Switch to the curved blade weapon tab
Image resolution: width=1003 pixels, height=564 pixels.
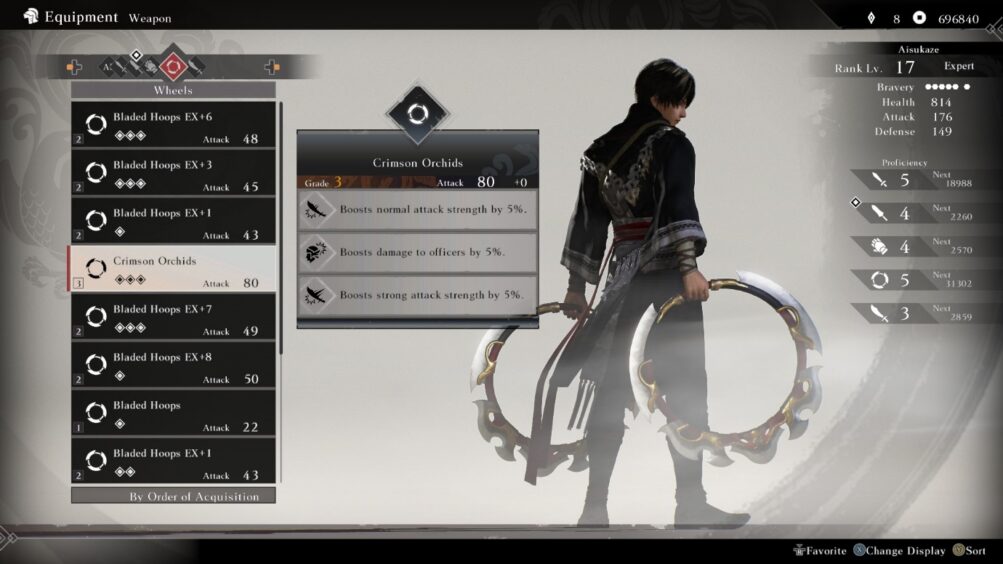[x=196, y=67]
